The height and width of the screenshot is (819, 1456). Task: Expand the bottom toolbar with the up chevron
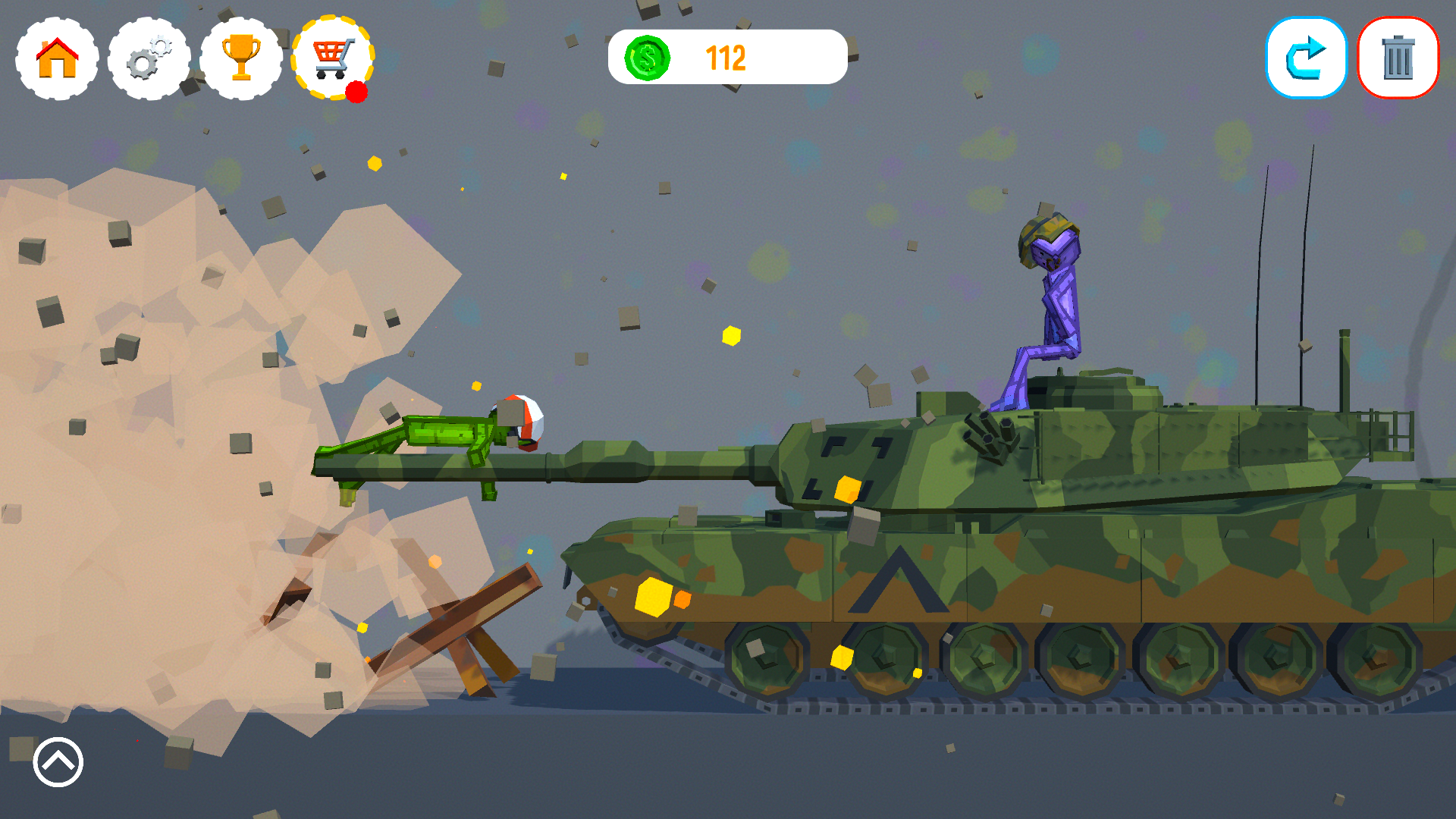(x=57, y=763)
